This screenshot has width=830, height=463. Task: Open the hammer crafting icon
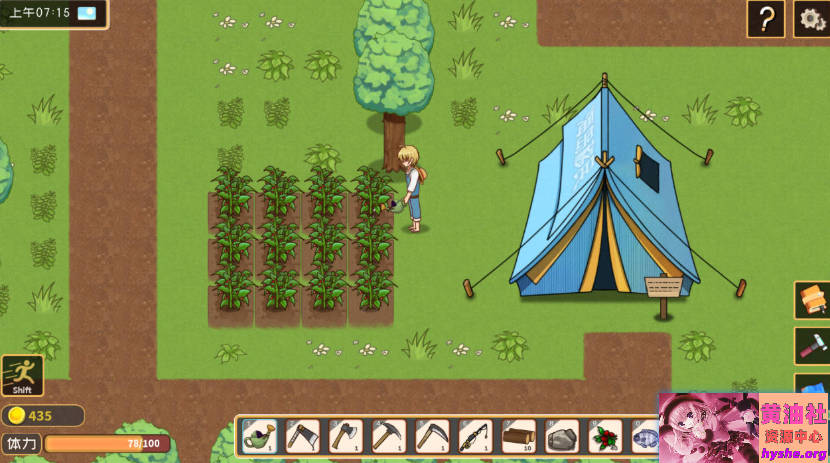click(812, 345)
